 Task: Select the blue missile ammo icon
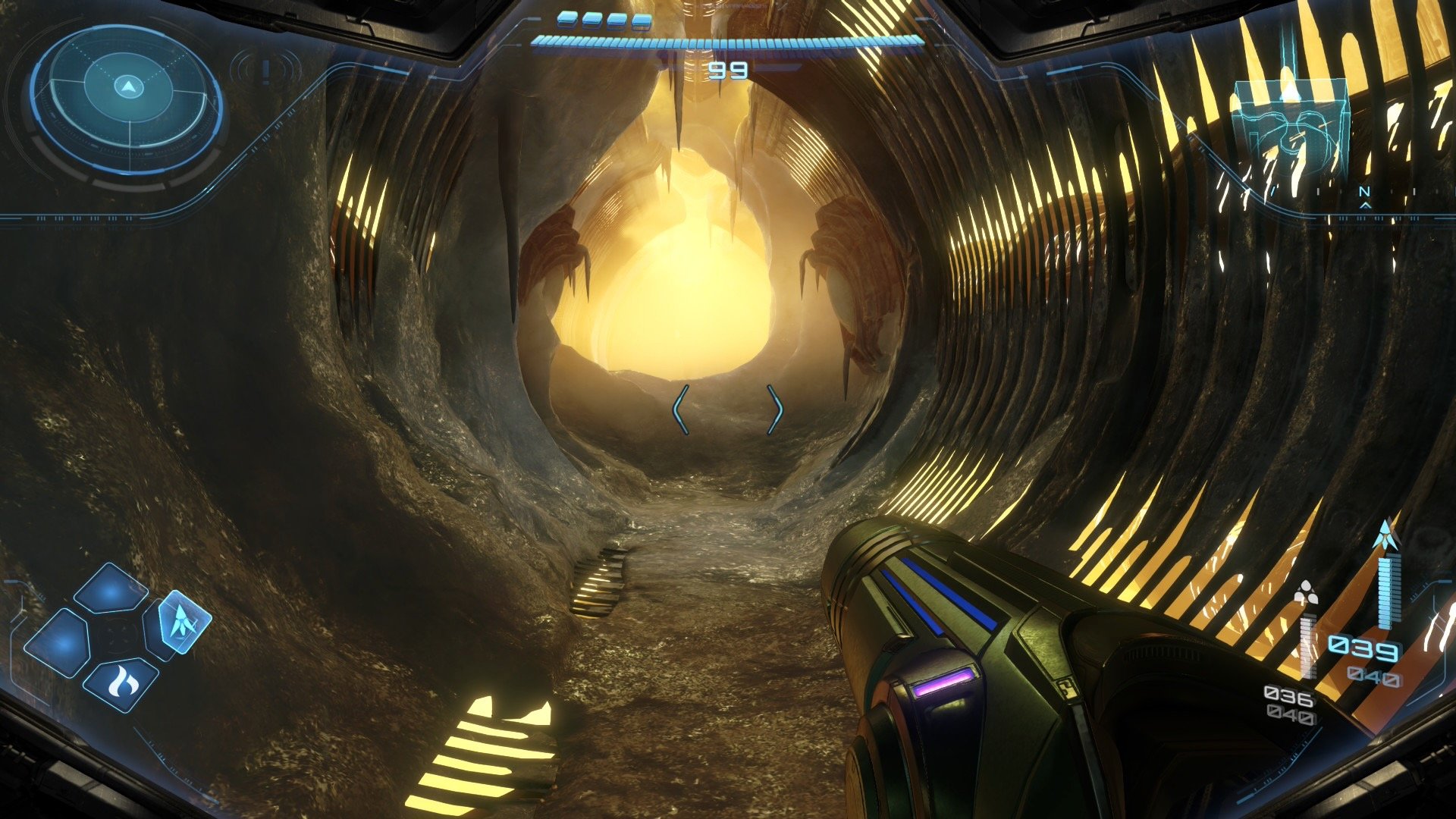[1386, 535]
